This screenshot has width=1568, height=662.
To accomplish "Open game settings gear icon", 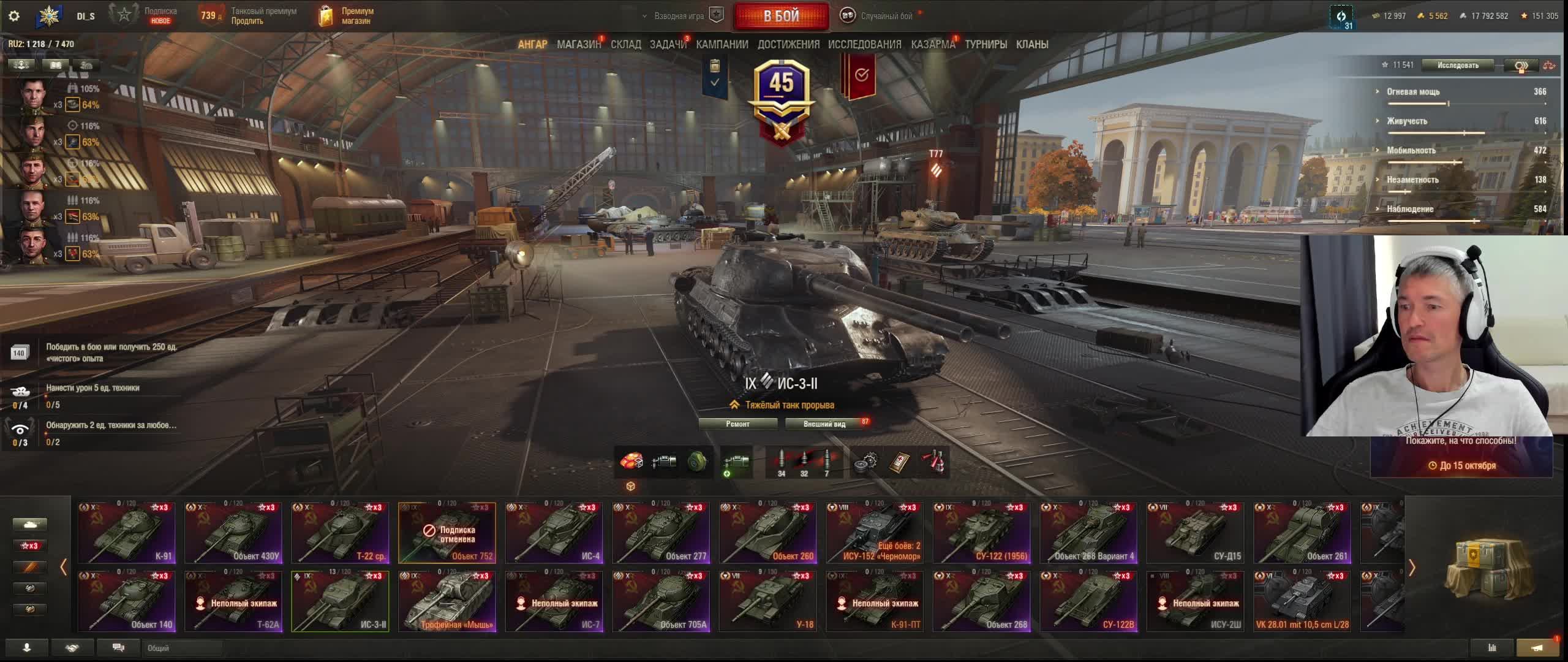I will (14, 16).
